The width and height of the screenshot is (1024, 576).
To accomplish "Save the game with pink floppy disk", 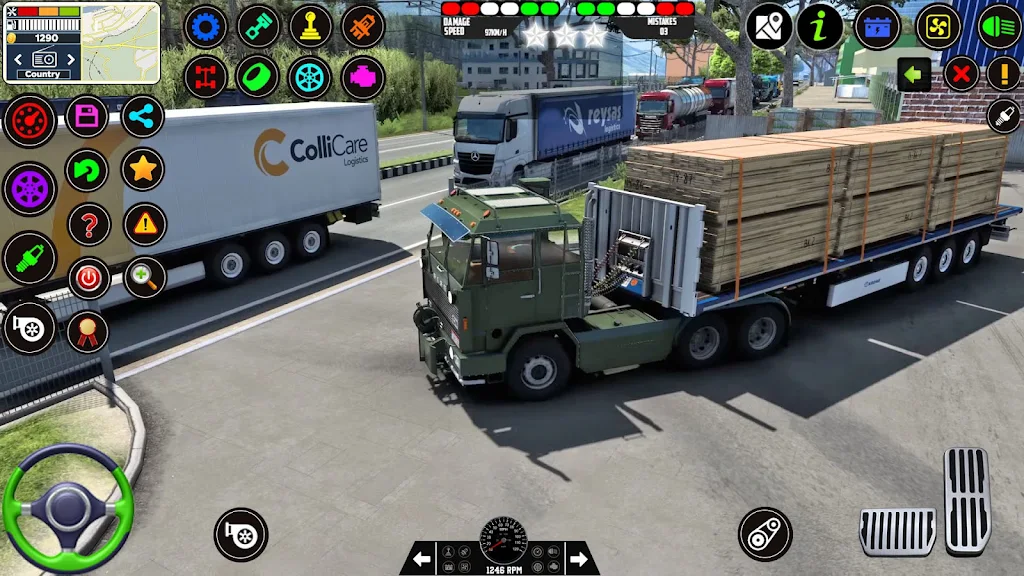I will [x=87, y=117].
